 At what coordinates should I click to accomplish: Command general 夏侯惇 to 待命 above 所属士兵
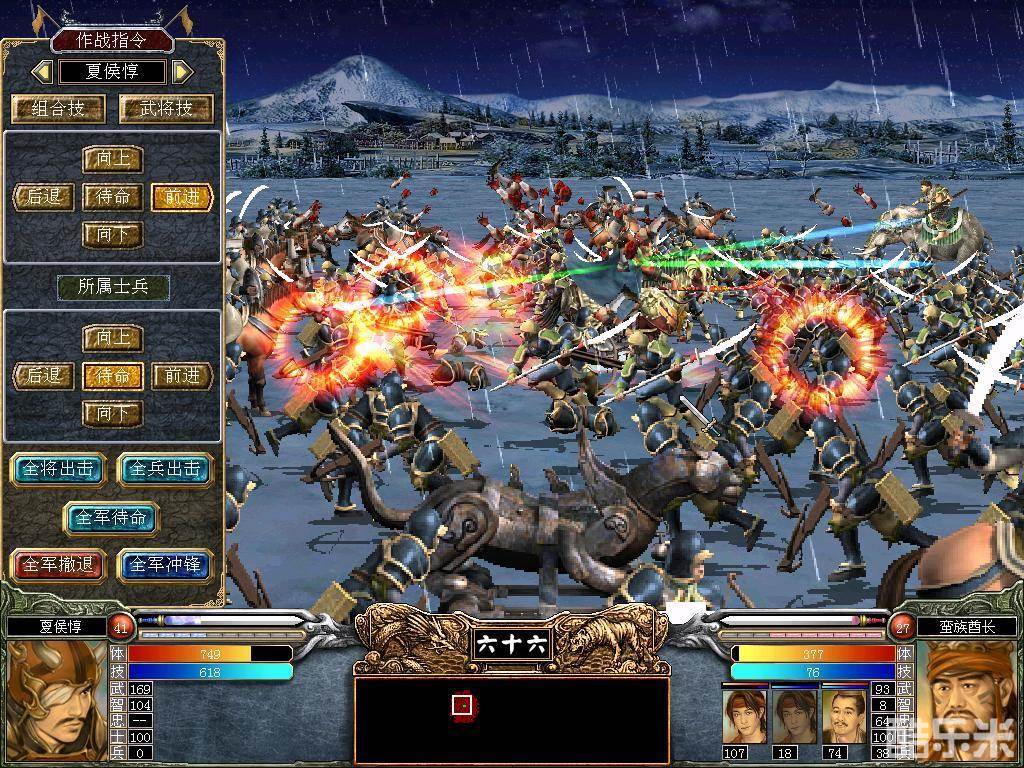(x=112, y=197)
